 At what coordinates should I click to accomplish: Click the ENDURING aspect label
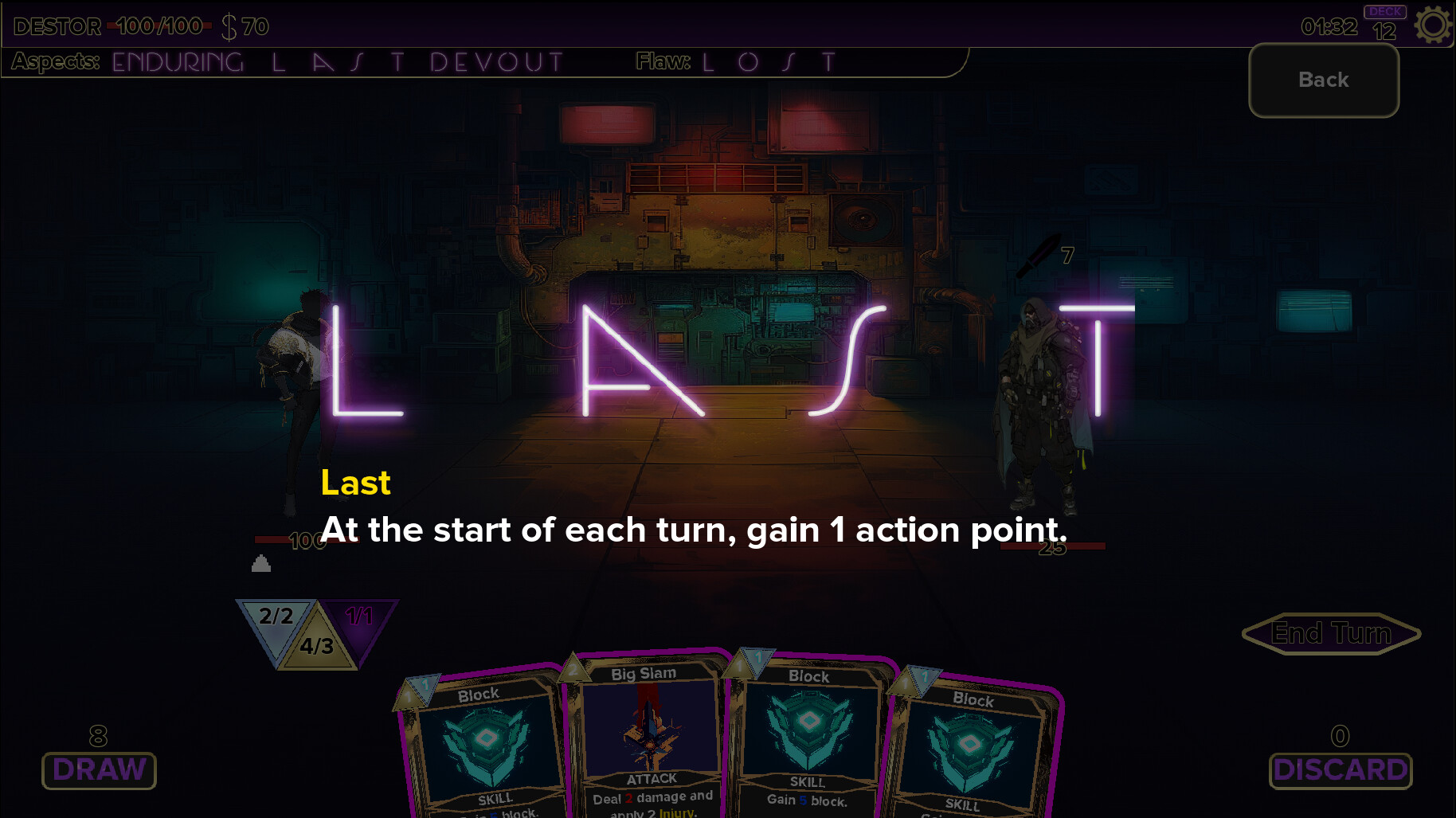pos(176,60)
